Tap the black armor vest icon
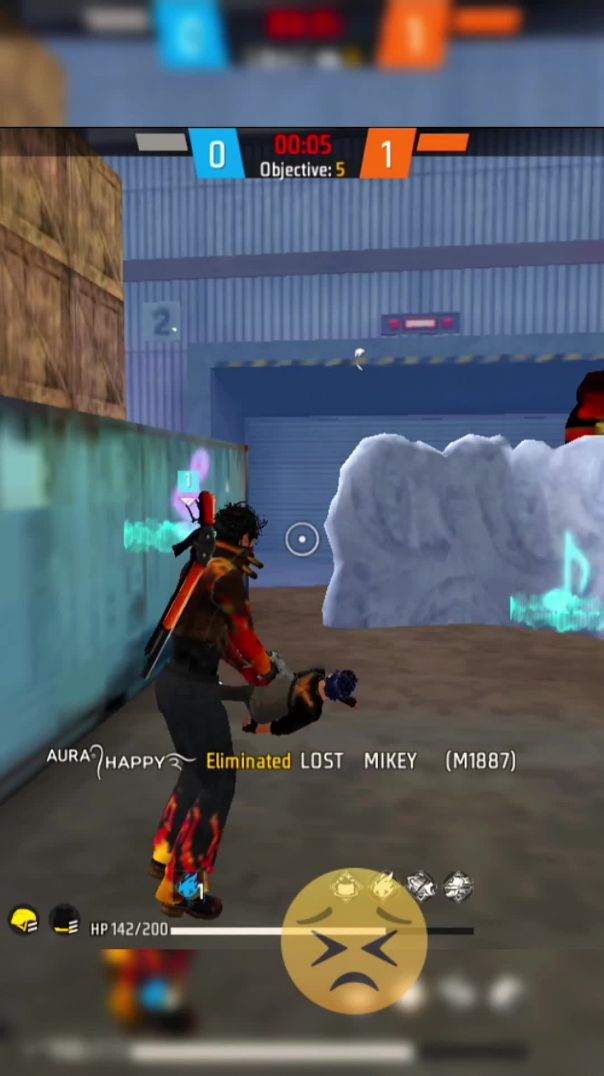This screenshot has width=604, height=1076. click(x=65, y=920)
